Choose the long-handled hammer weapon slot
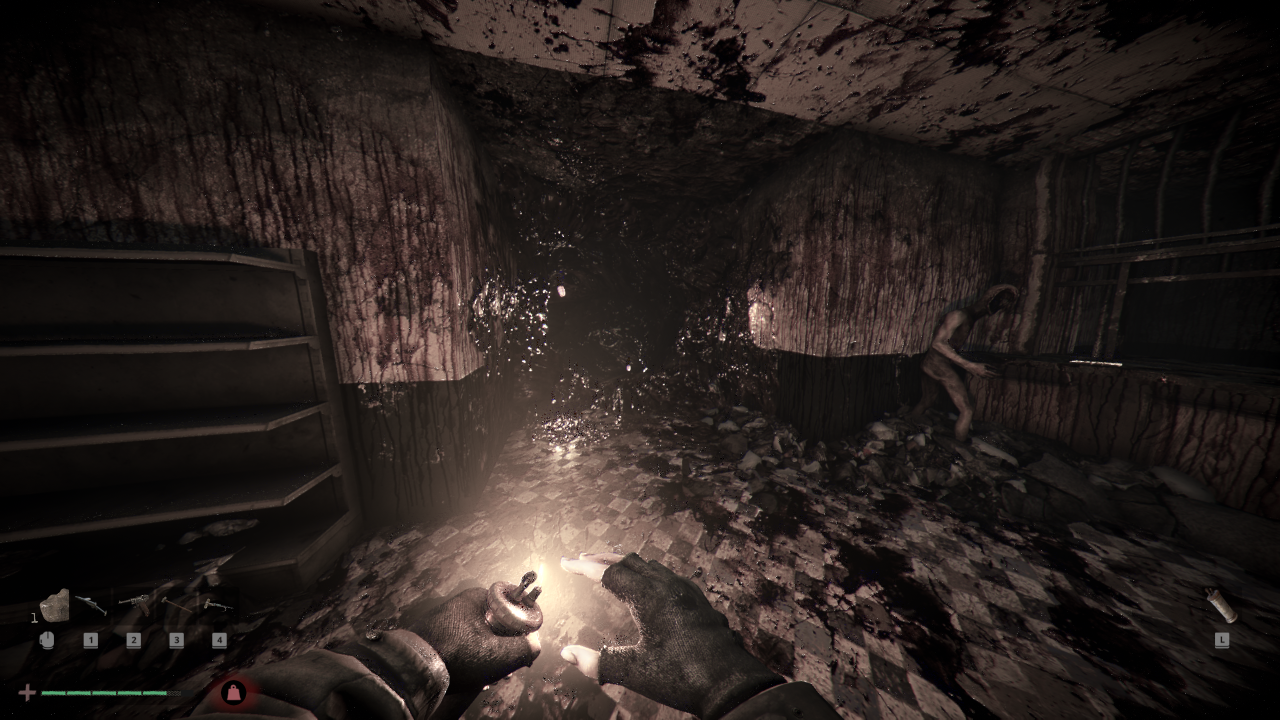 176,604
